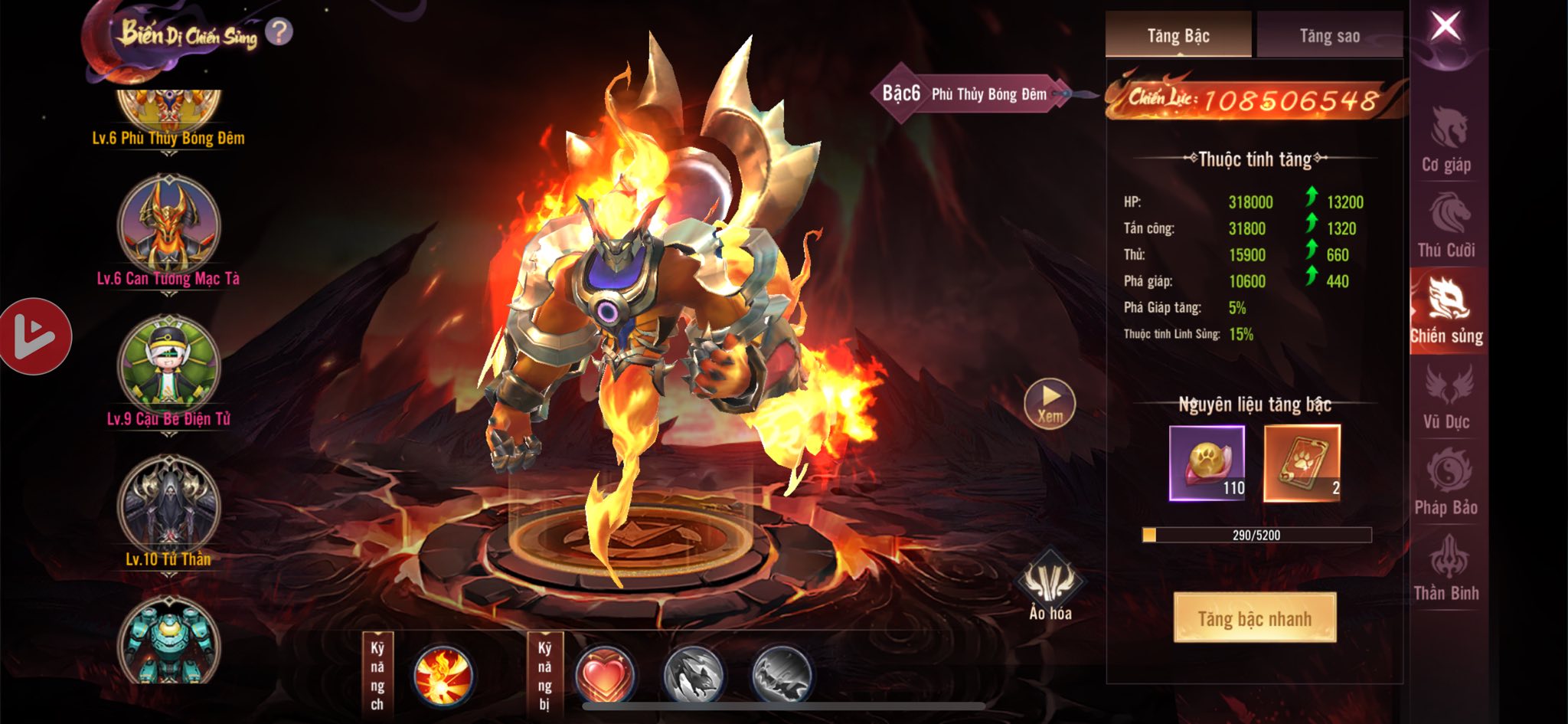Screen dimensions: 1568x724
Task: Switch to the Tăng sao tab
Action: [x=1329, y=35]
